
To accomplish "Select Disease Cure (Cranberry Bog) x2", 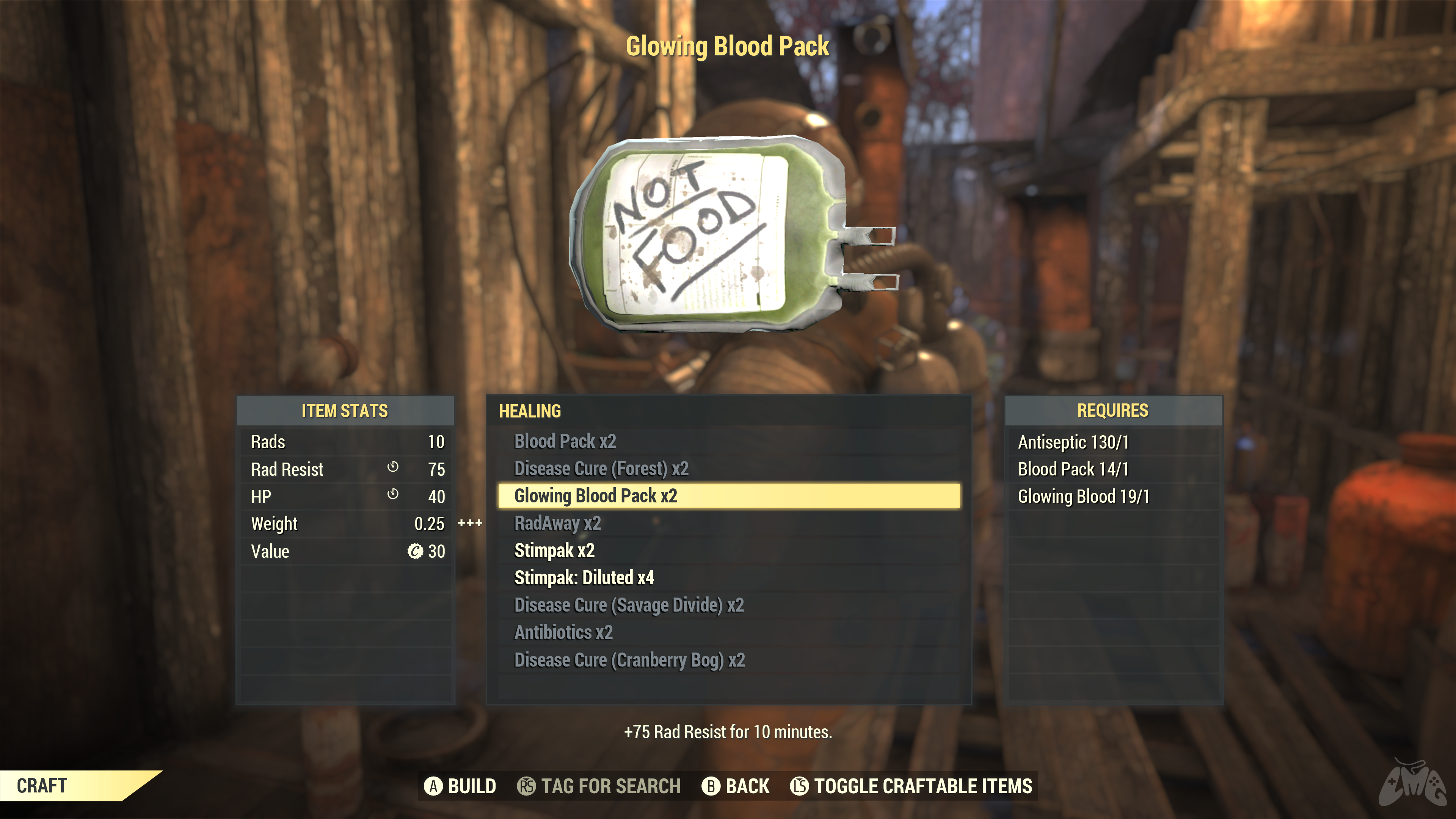I will click(x=629, y=660).
